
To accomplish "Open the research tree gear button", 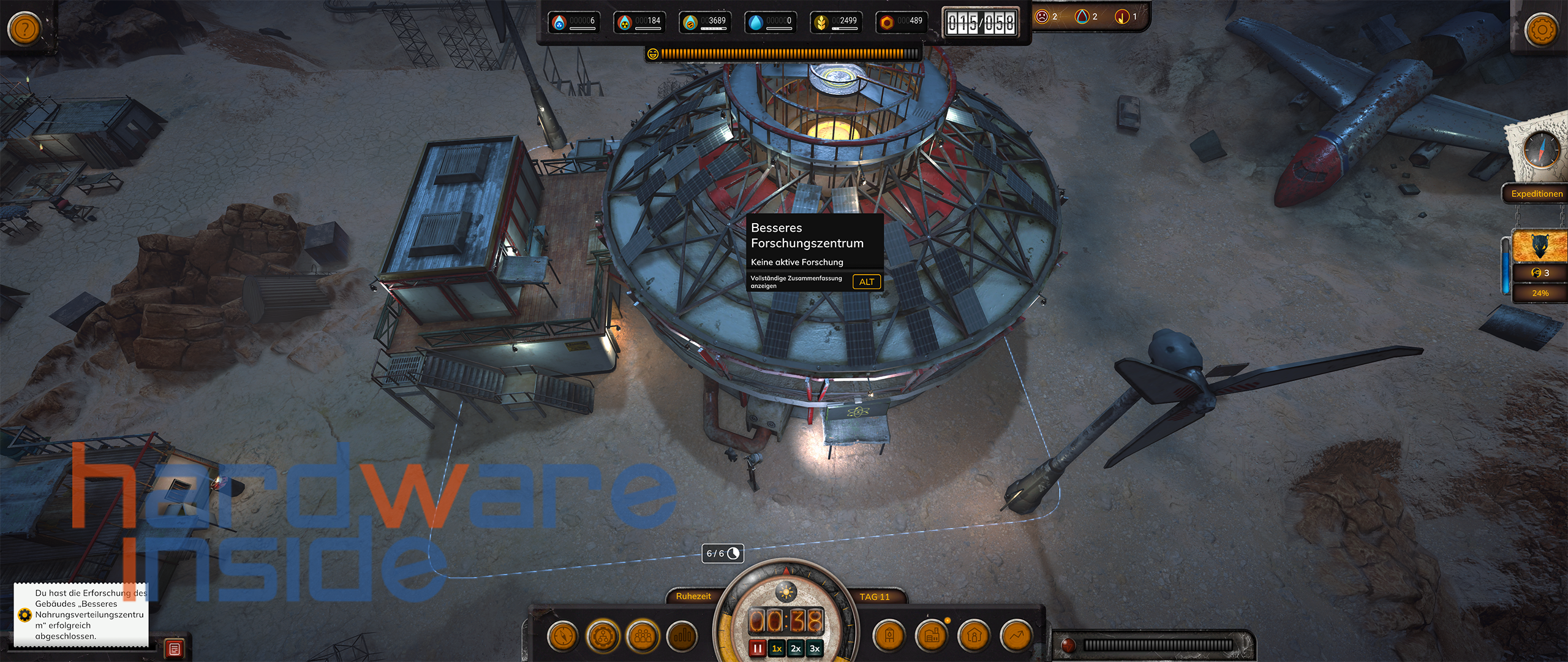I will 603,636.
